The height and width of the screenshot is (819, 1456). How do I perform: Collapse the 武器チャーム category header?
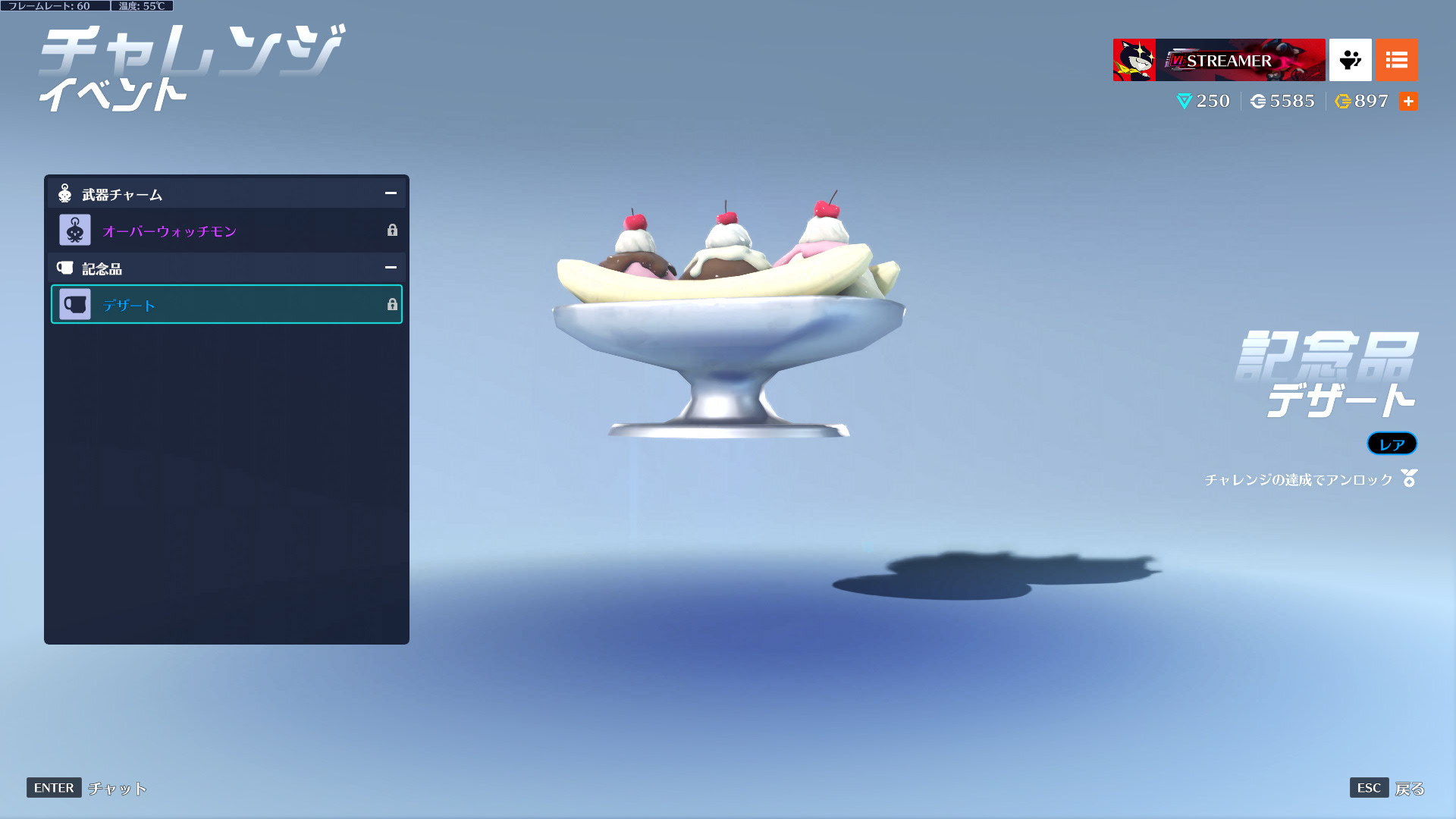[390, 193]
